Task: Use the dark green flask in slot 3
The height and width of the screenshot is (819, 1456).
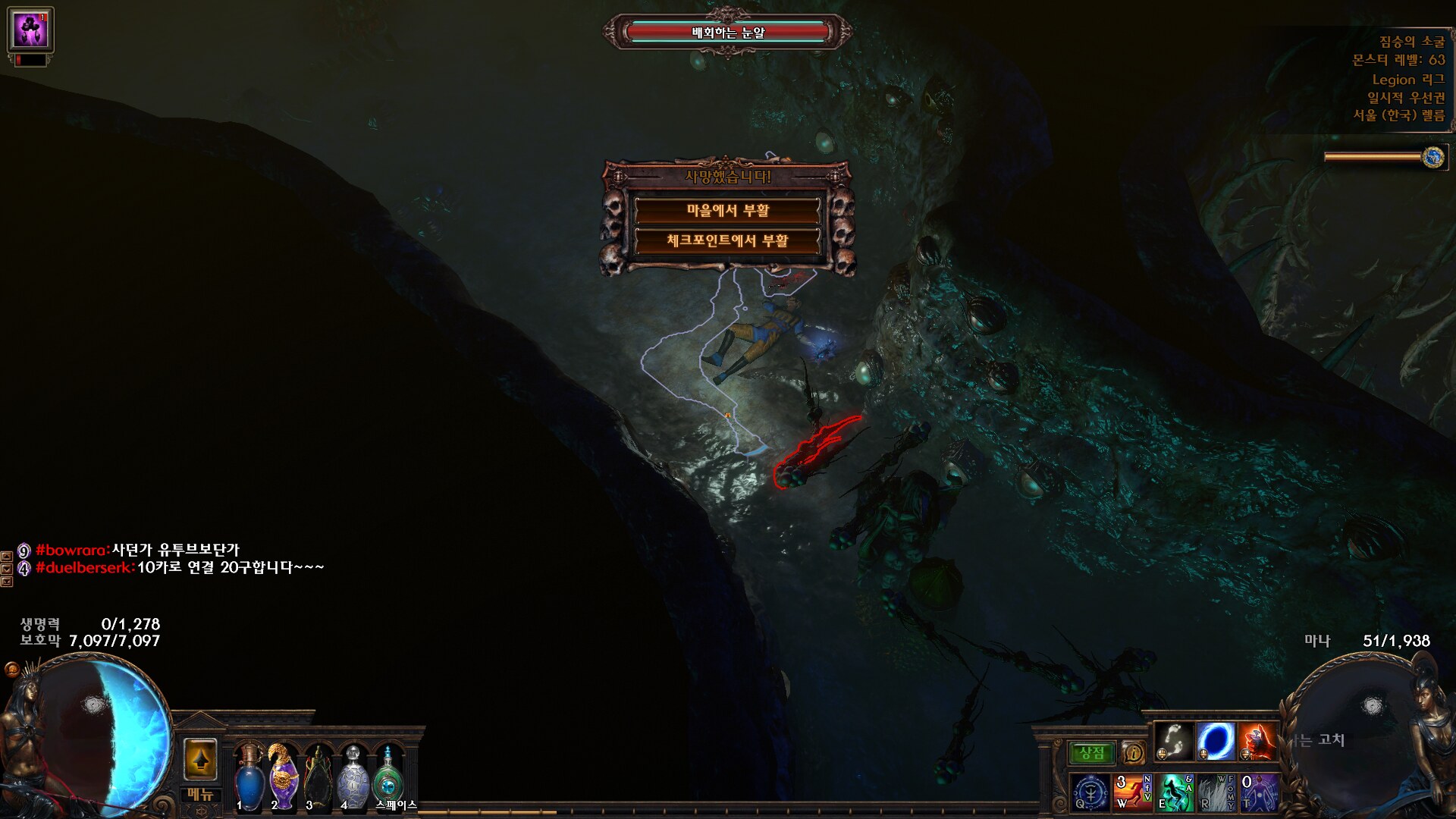Action: 318,777
